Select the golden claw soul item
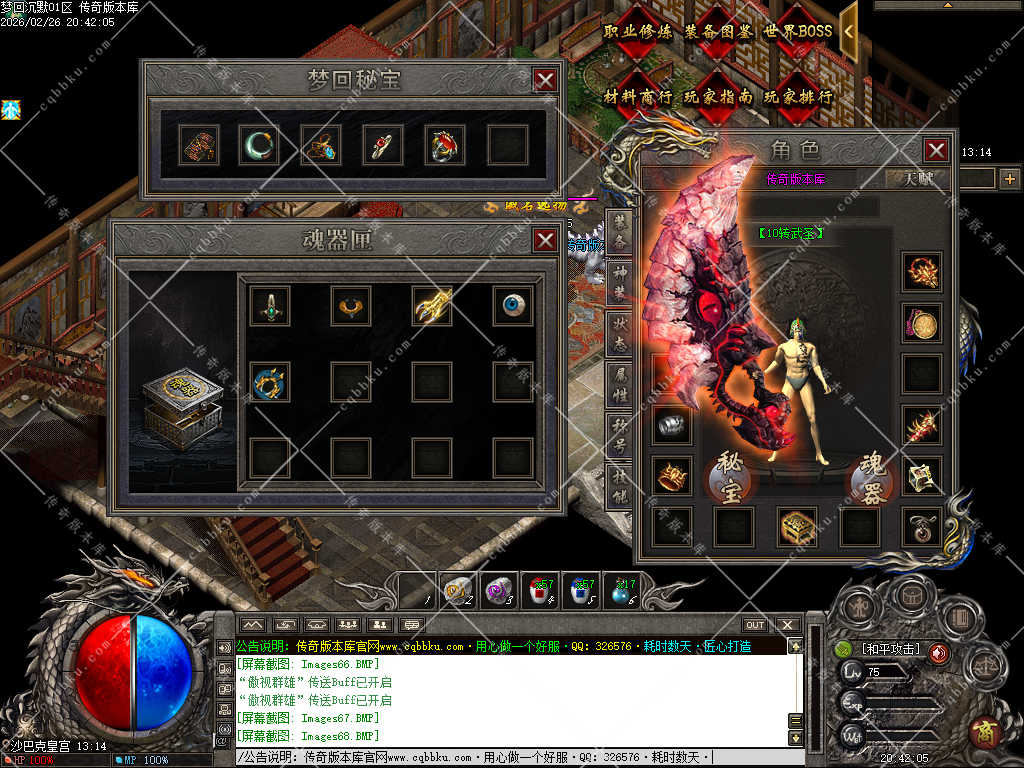This screenshot has width=1024, height=768. [432, 306]
